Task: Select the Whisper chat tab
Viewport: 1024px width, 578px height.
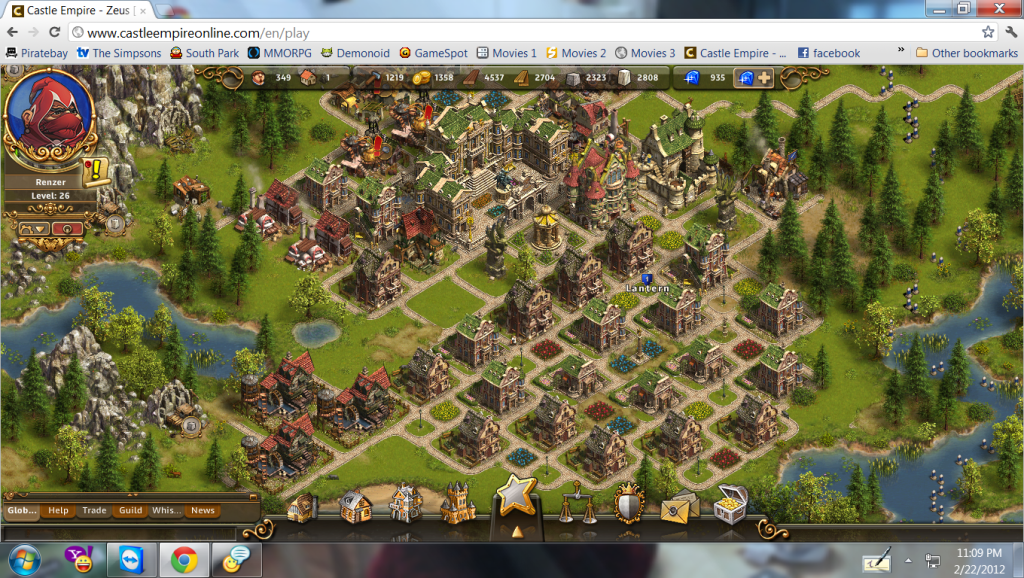Action: [166, 511]
